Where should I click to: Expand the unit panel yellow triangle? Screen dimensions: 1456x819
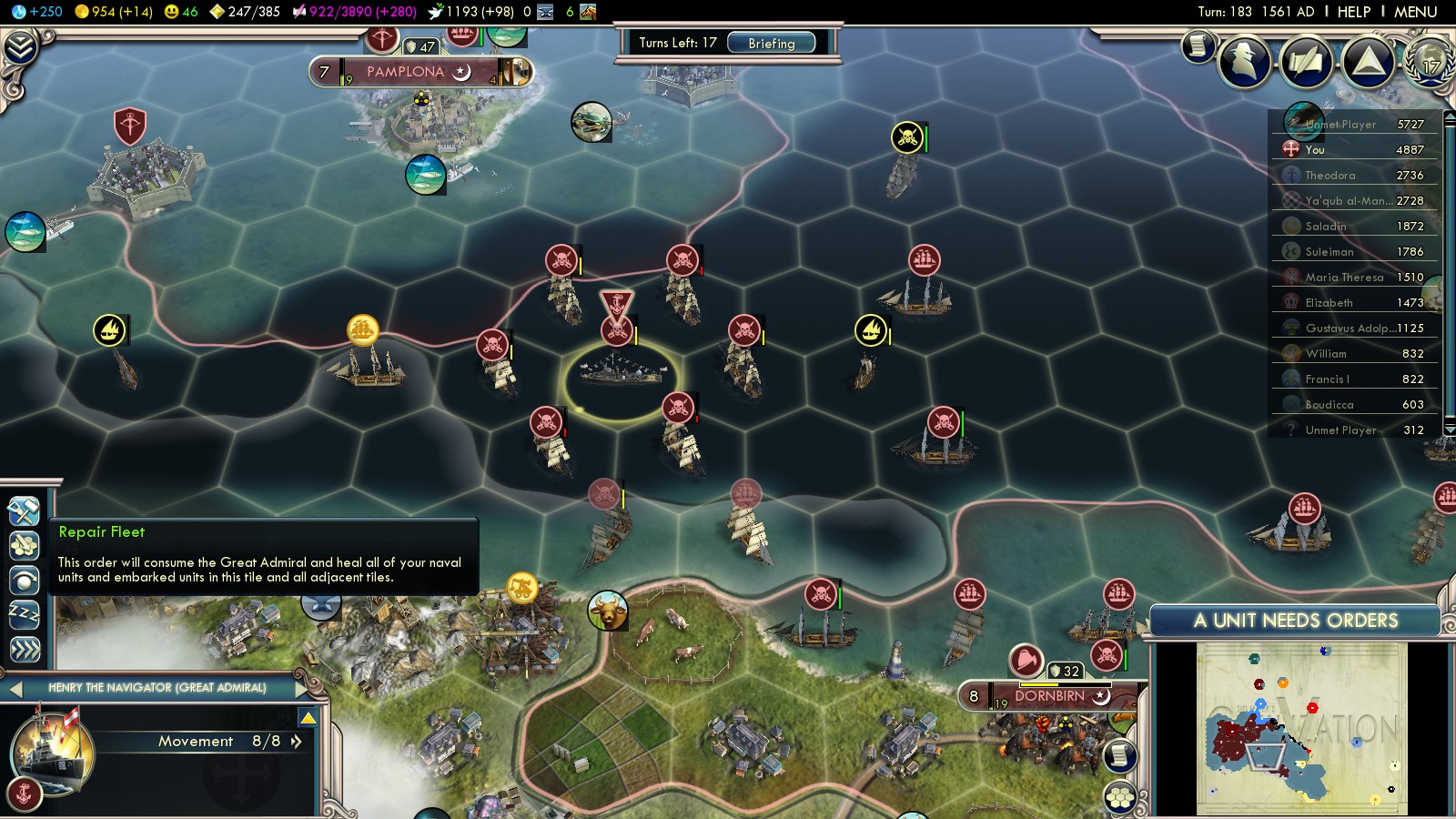pos(308,719)
